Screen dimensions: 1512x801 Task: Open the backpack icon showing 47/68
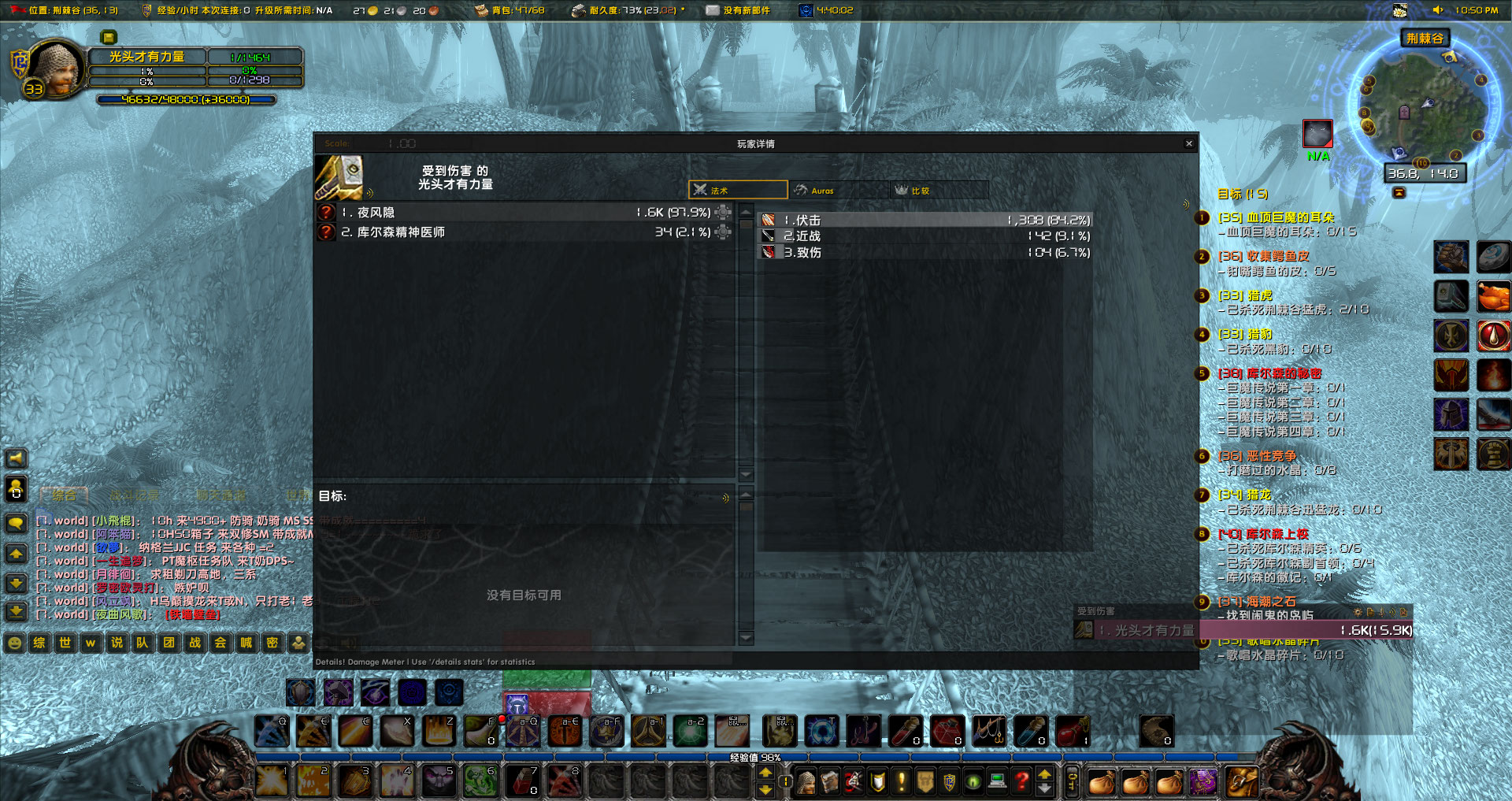click(480, 10)
